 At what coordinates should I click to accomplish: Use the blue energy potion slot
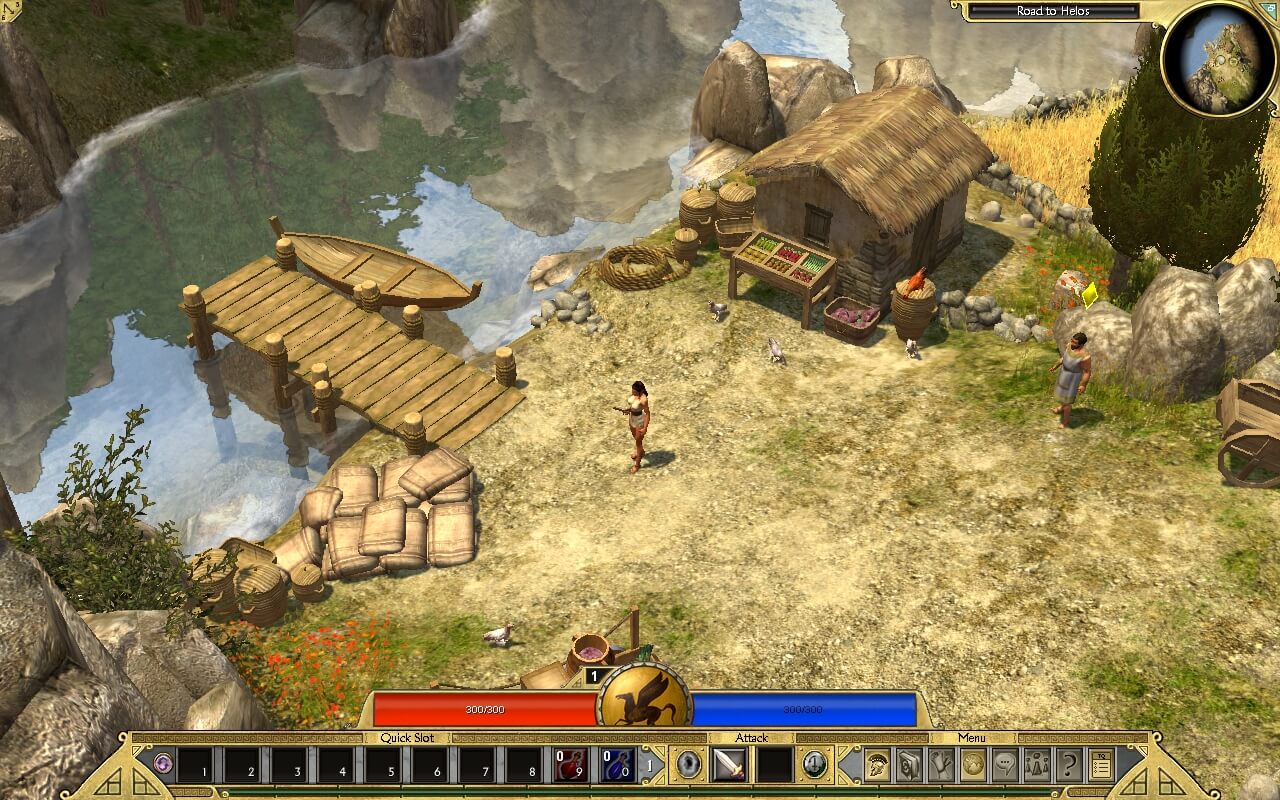(x=617, y=765)
